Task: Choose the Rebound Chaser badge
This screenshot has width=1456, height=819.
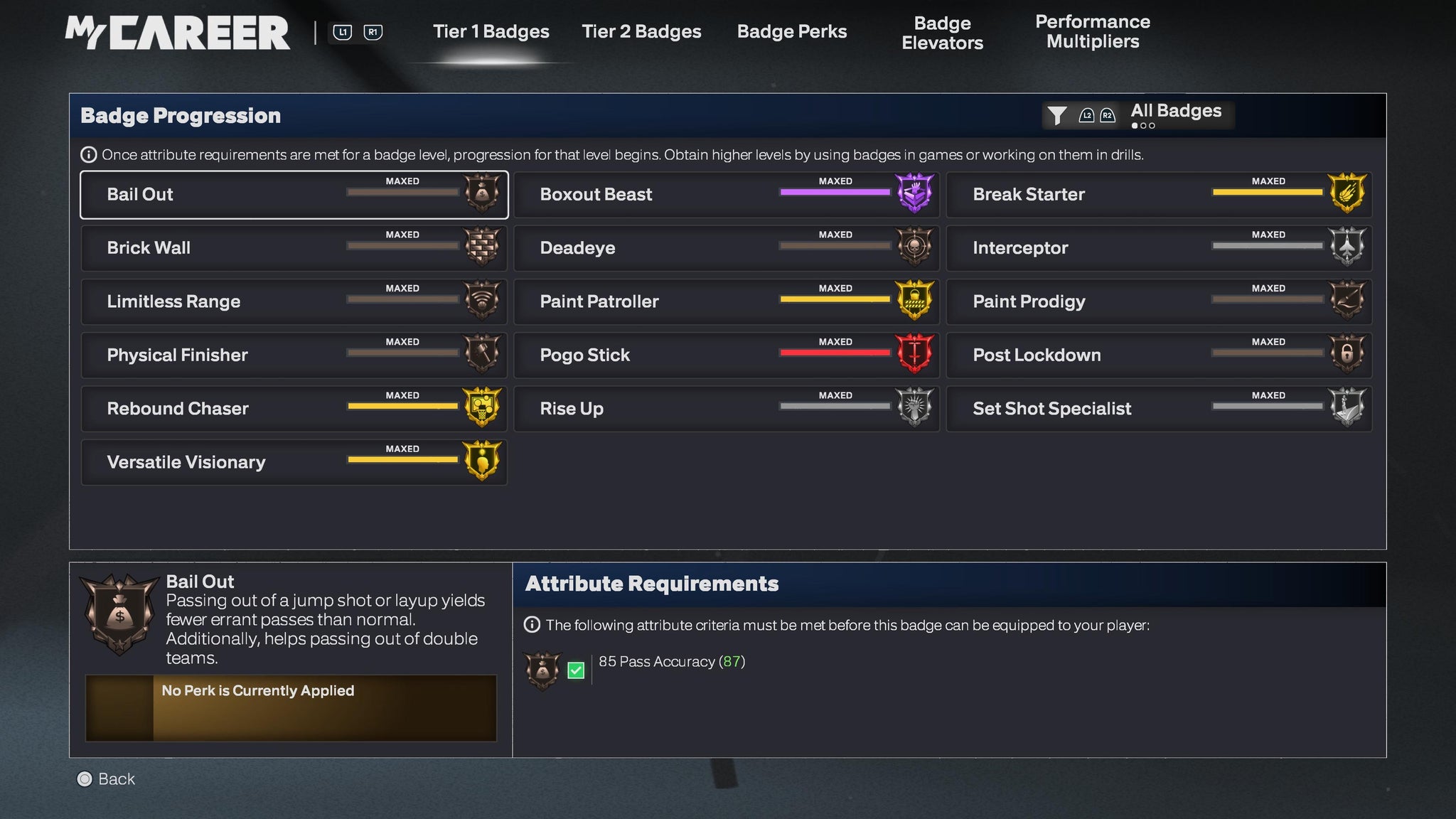Action: coord(294,409)
